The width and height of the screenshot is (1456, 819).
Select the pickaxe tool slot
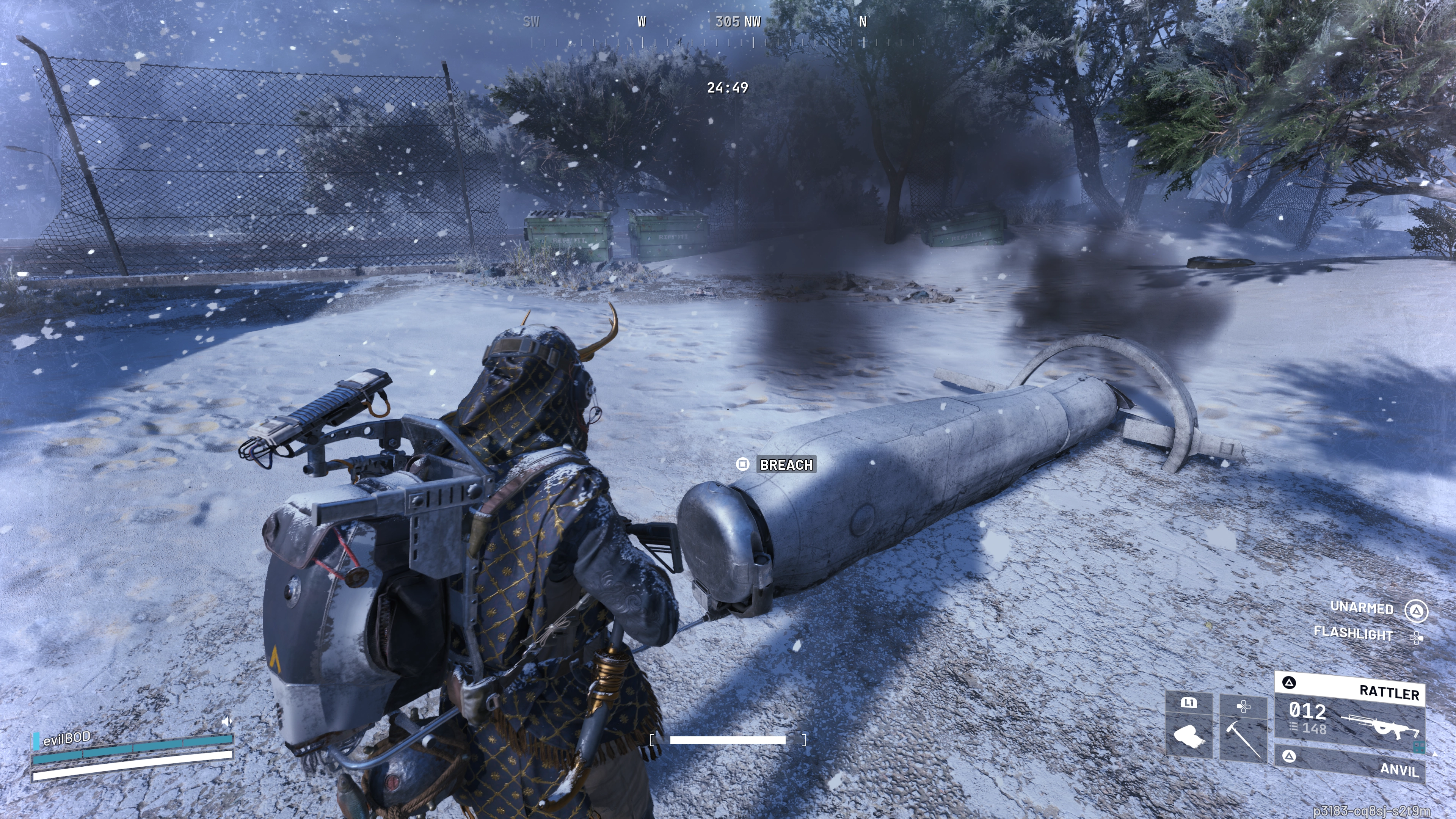(x=1243, y=730)
